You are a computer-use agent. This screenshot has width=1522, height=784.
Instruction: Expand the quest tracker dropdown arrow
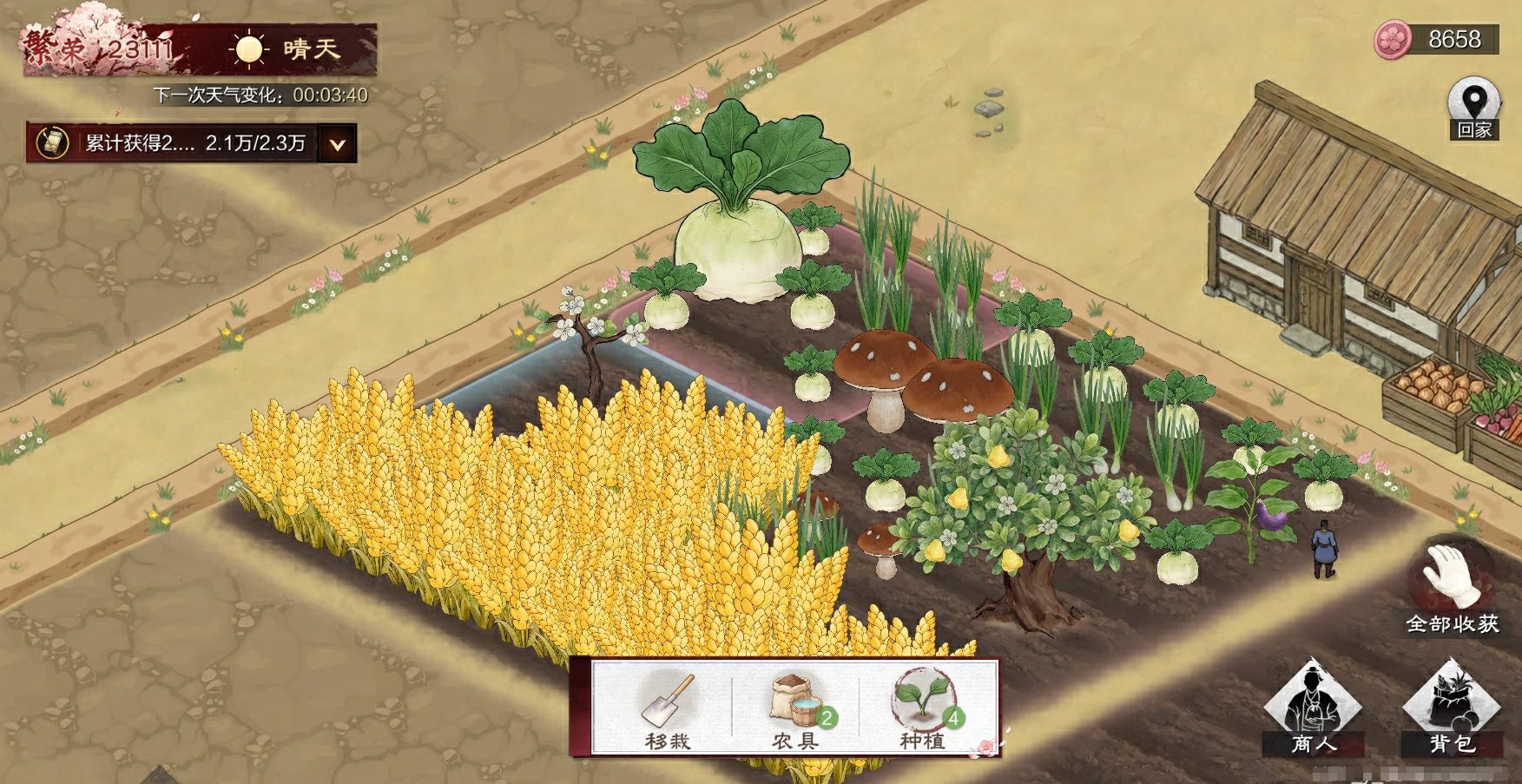(338, 144)
